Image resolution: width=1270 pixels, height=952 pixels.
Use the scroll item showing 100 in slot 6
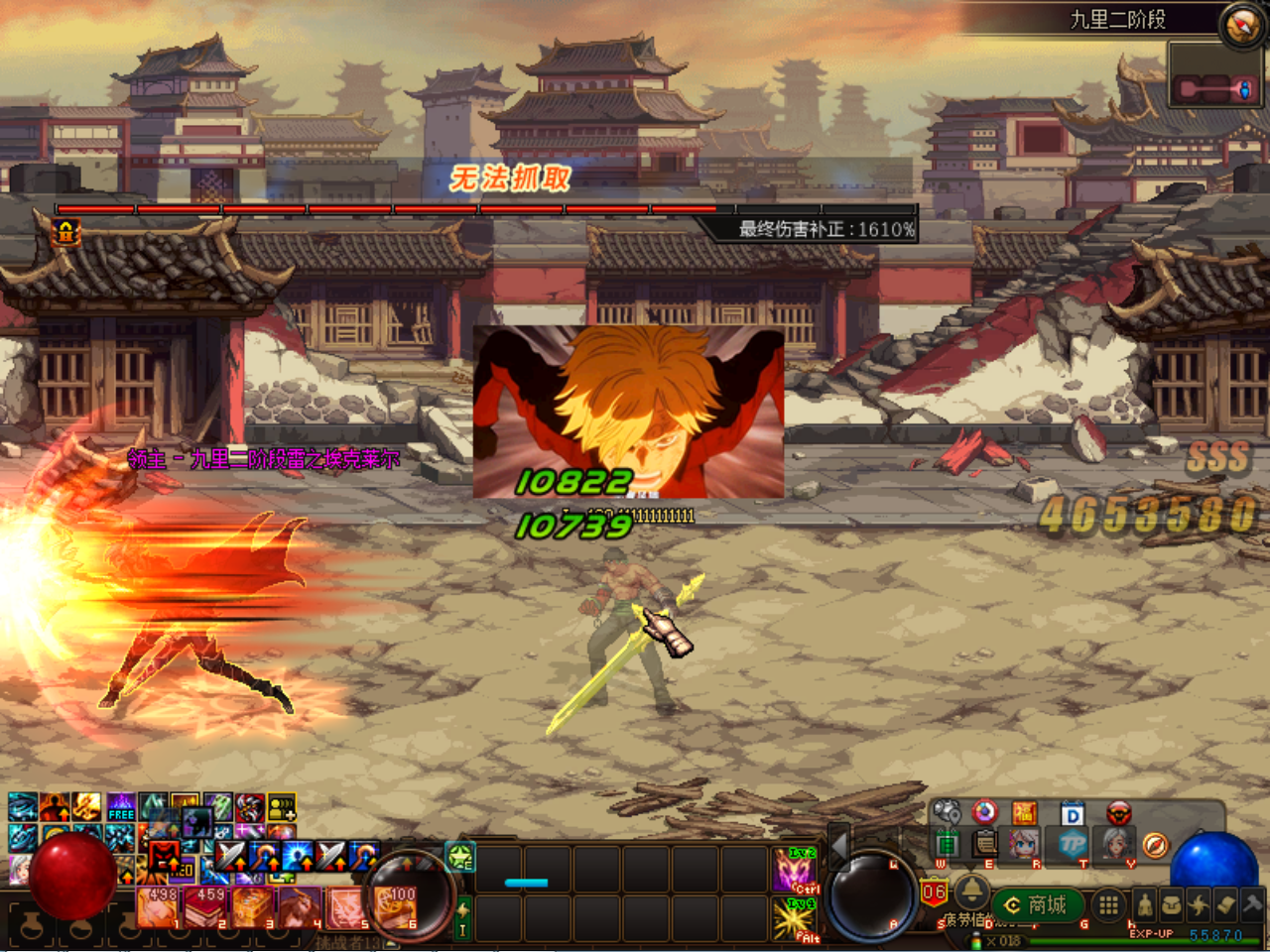click(x=397, y=907)
